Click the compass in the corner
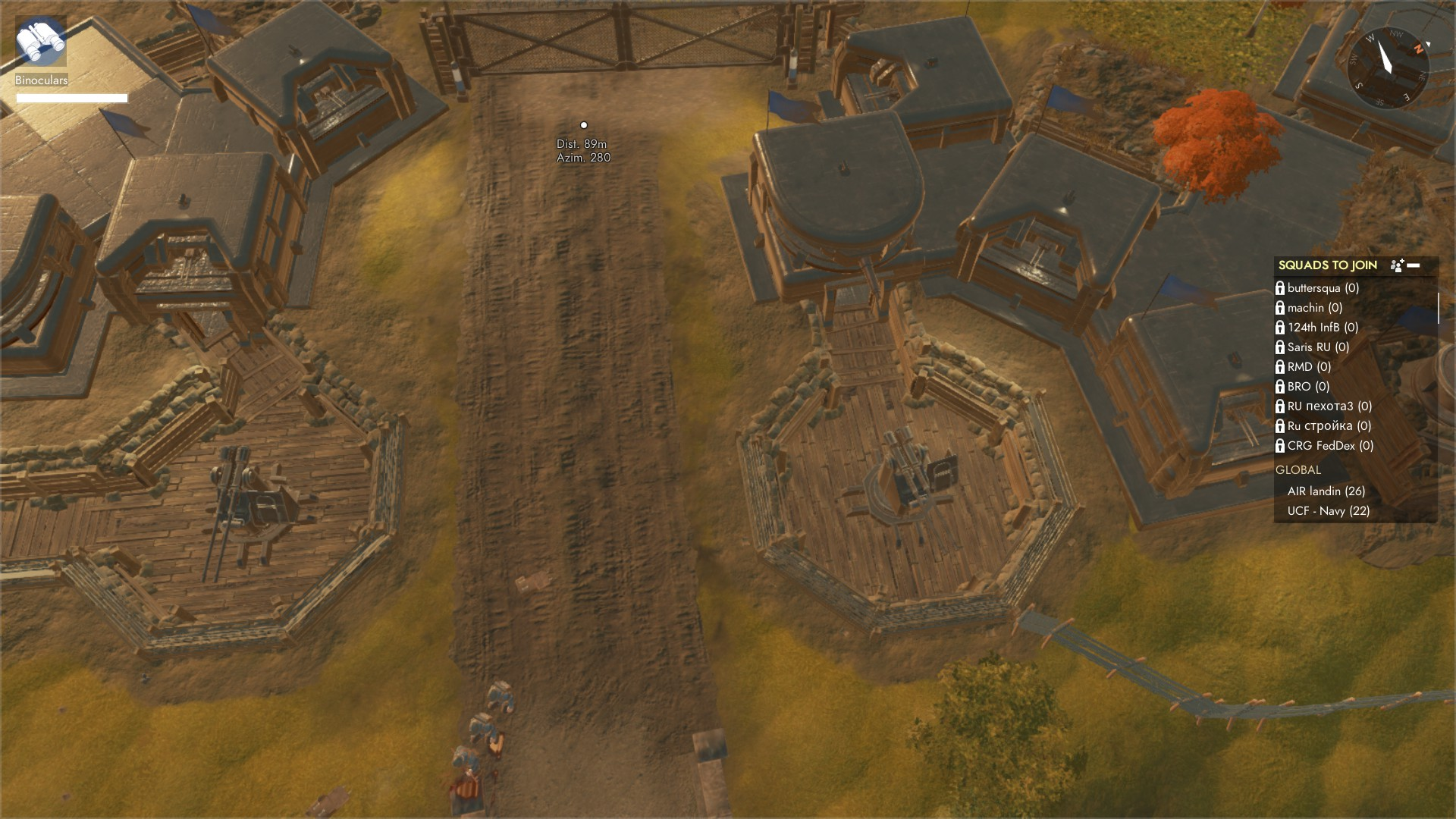This screenshot has height=819, width=1456. tap(1387, 65)
